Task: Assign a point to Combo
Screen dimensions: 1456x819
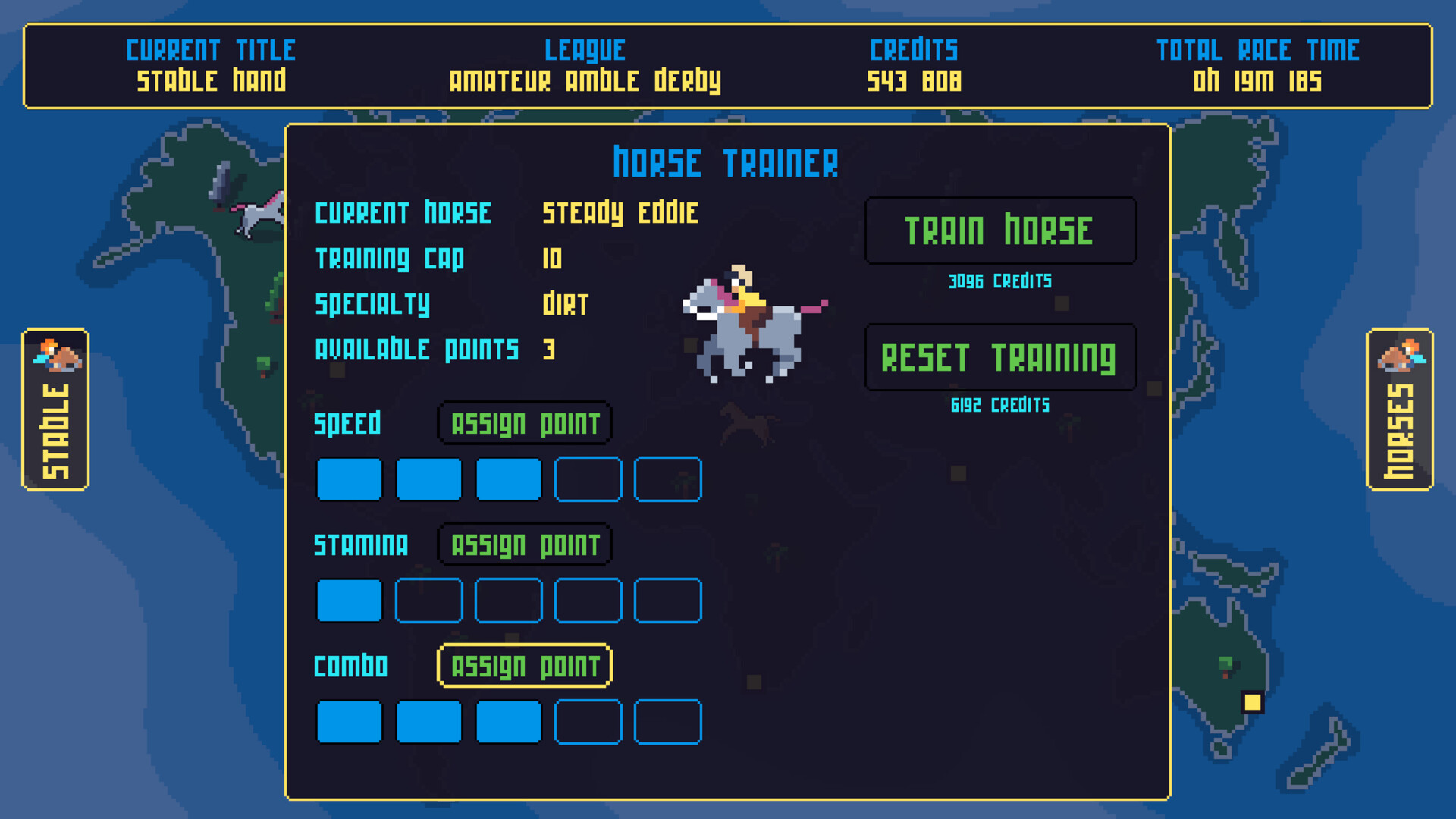Action: coord(524,665)
